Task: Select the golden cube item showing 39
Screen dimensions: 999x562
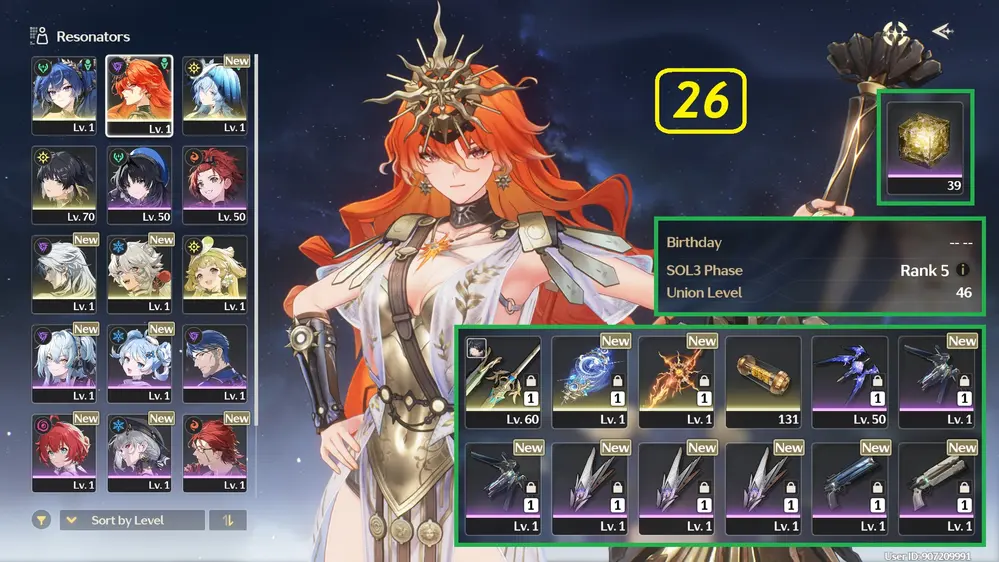Action: tap(925, 146)
